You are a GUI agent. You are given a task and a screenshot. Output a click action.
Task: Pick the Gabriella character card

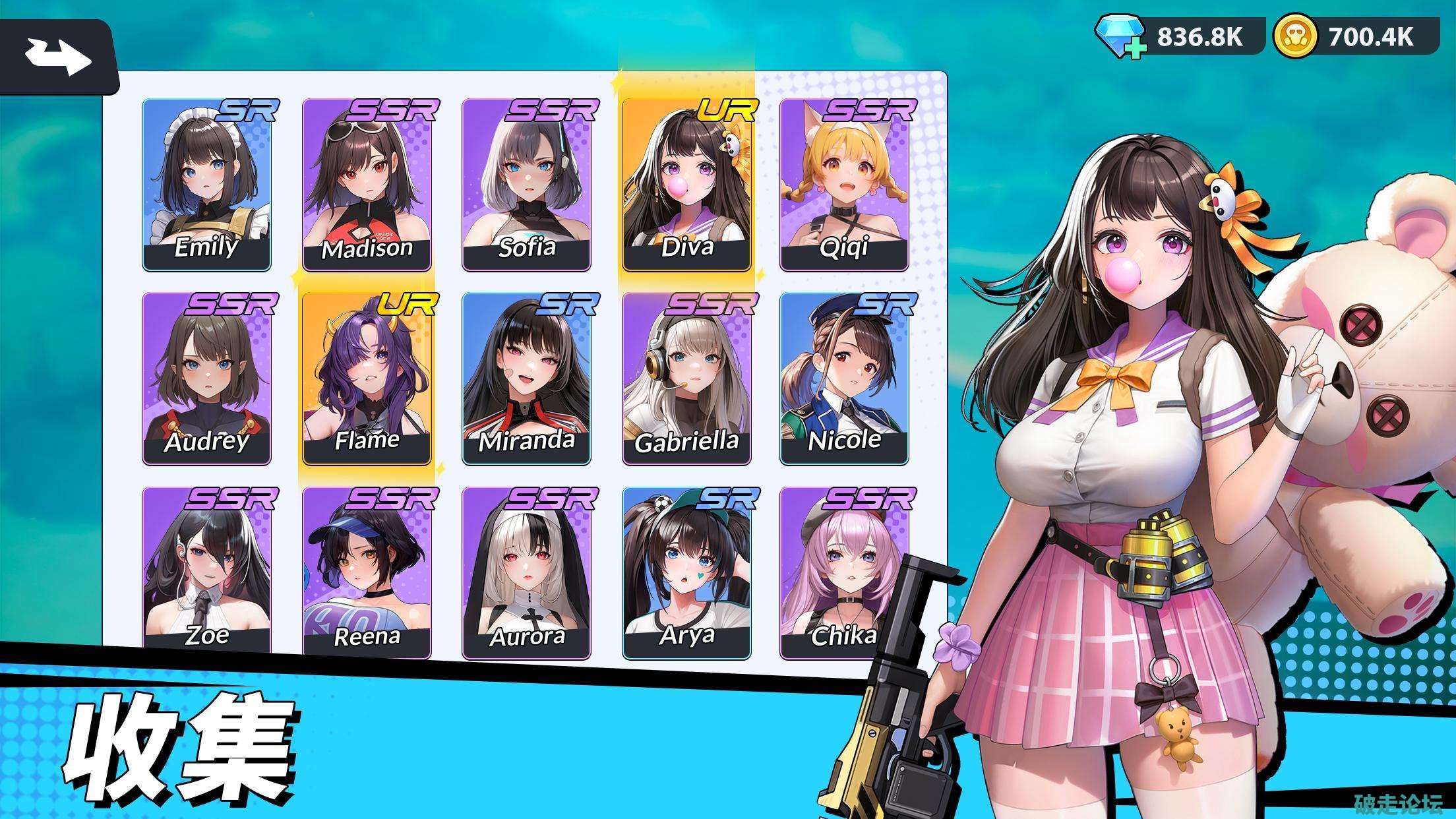tap(686, 379)
